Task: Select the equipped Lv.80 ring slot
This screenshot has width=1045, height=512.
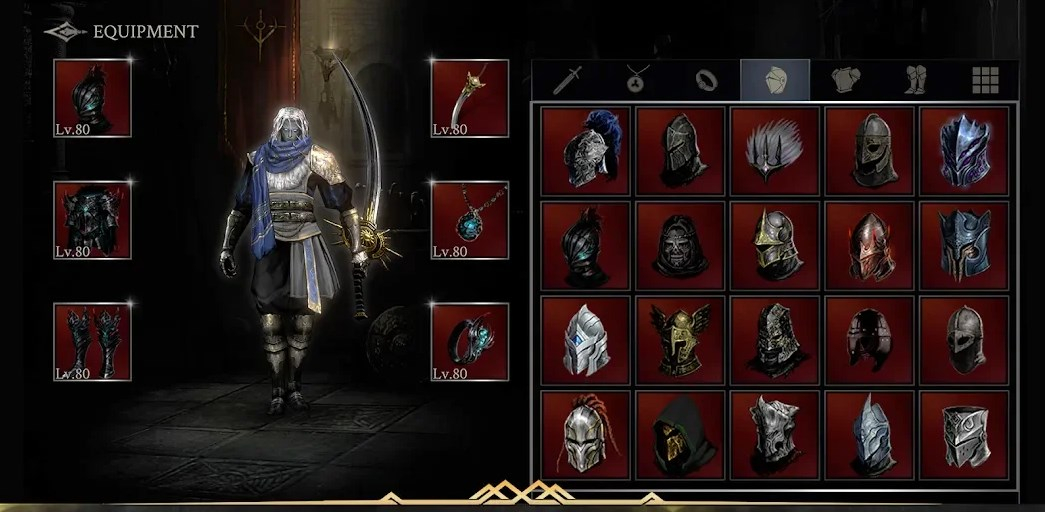Action: click(470, 342)
